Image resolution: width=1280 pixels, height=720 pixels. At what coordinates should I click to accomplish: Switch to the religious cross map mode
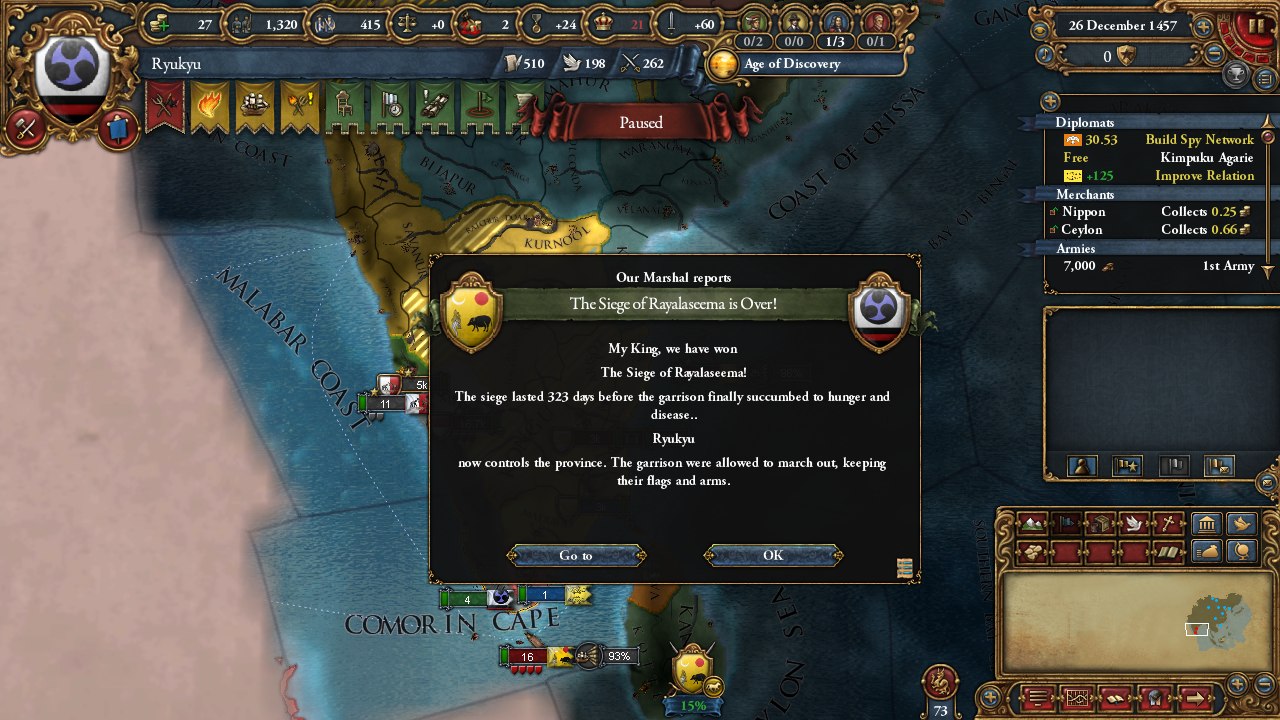1167,523
